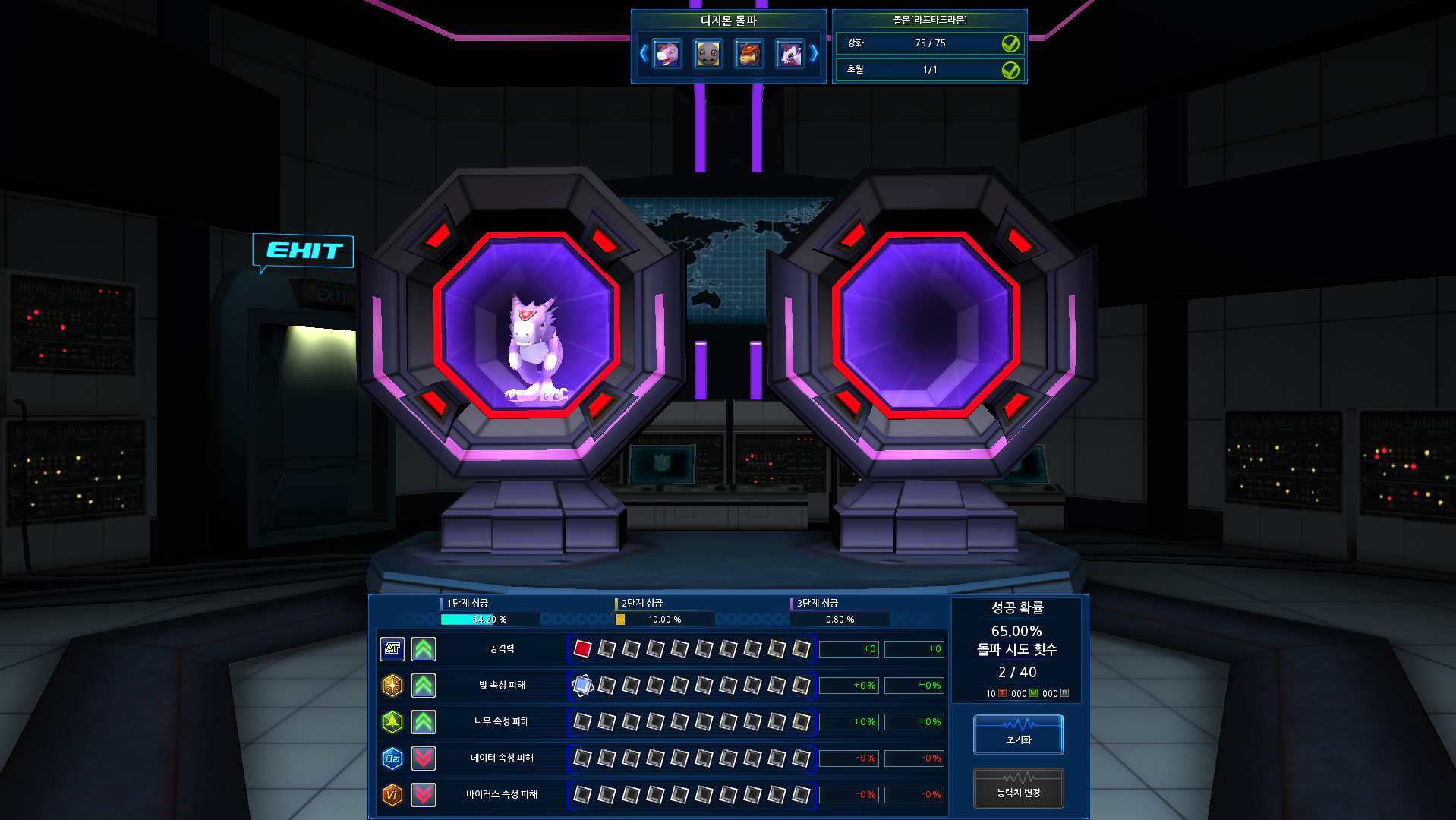
Task: Select the 능력치 변경 stat change button
Action: point(1018,788)
